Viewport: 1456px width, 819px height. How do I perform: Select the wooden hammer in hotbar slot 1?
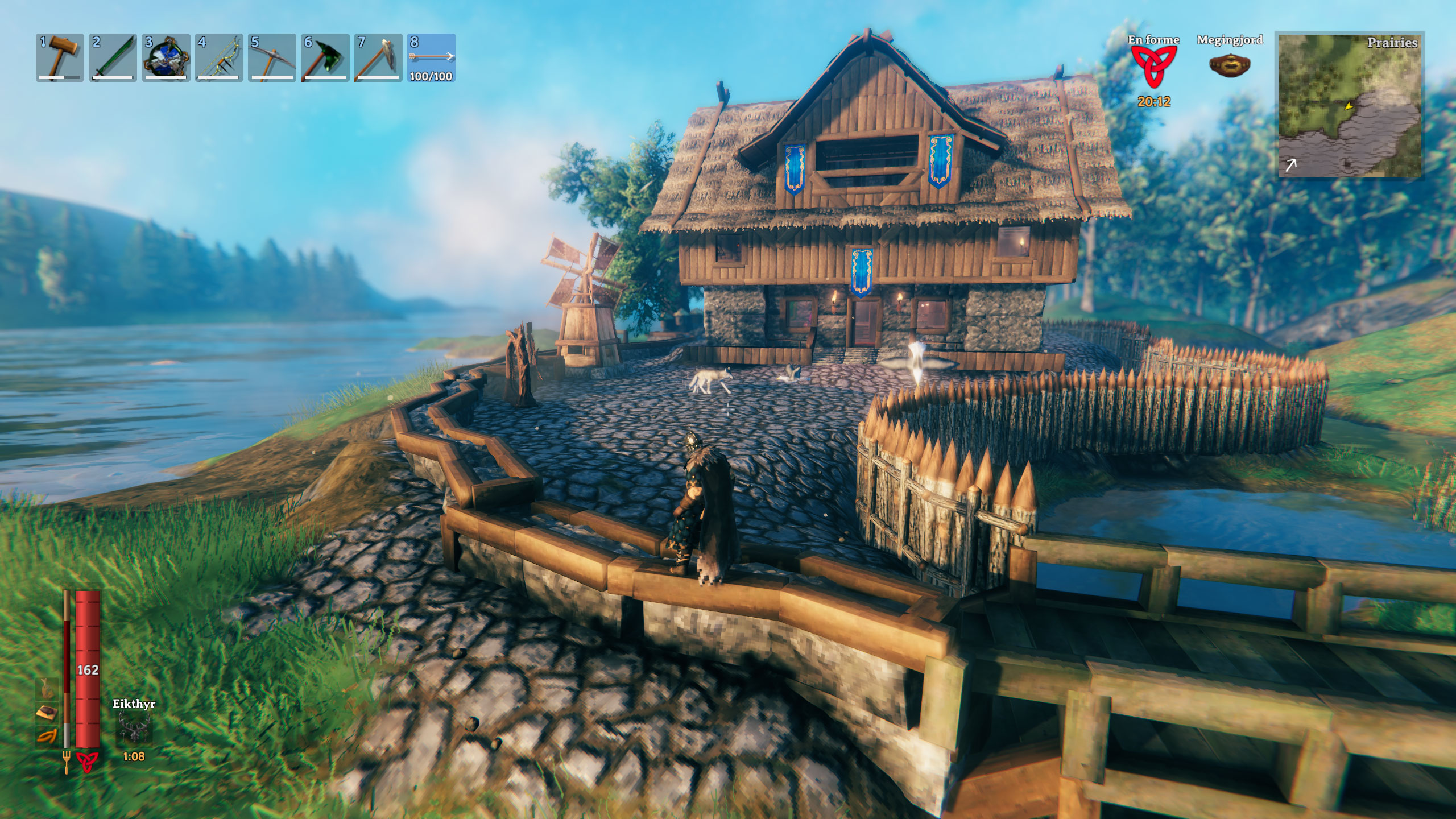60,57
